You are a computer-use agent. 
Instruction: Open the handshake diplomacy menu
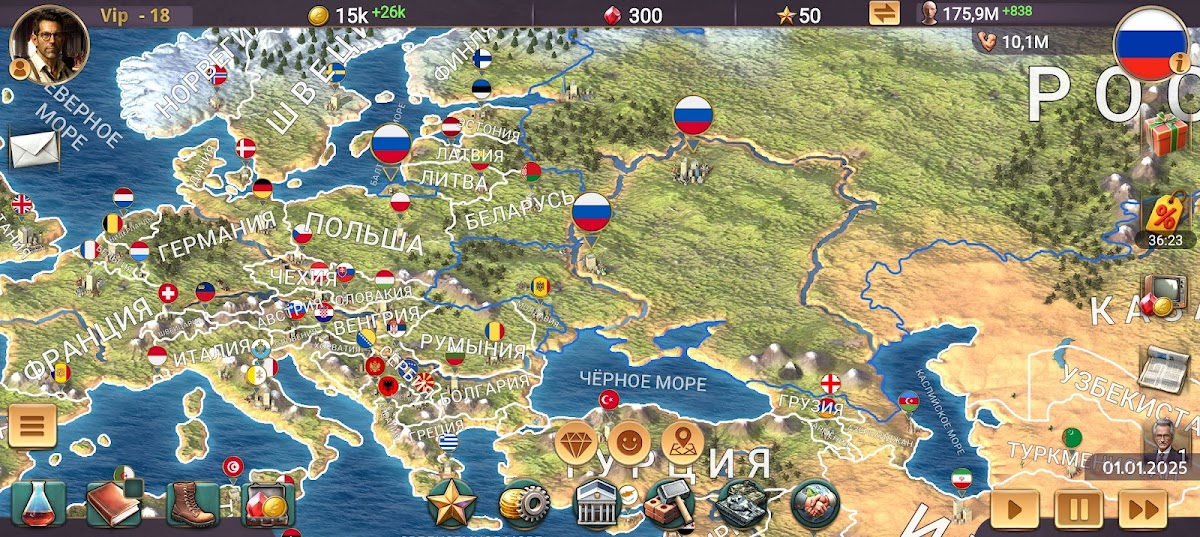tap(815, 504)
